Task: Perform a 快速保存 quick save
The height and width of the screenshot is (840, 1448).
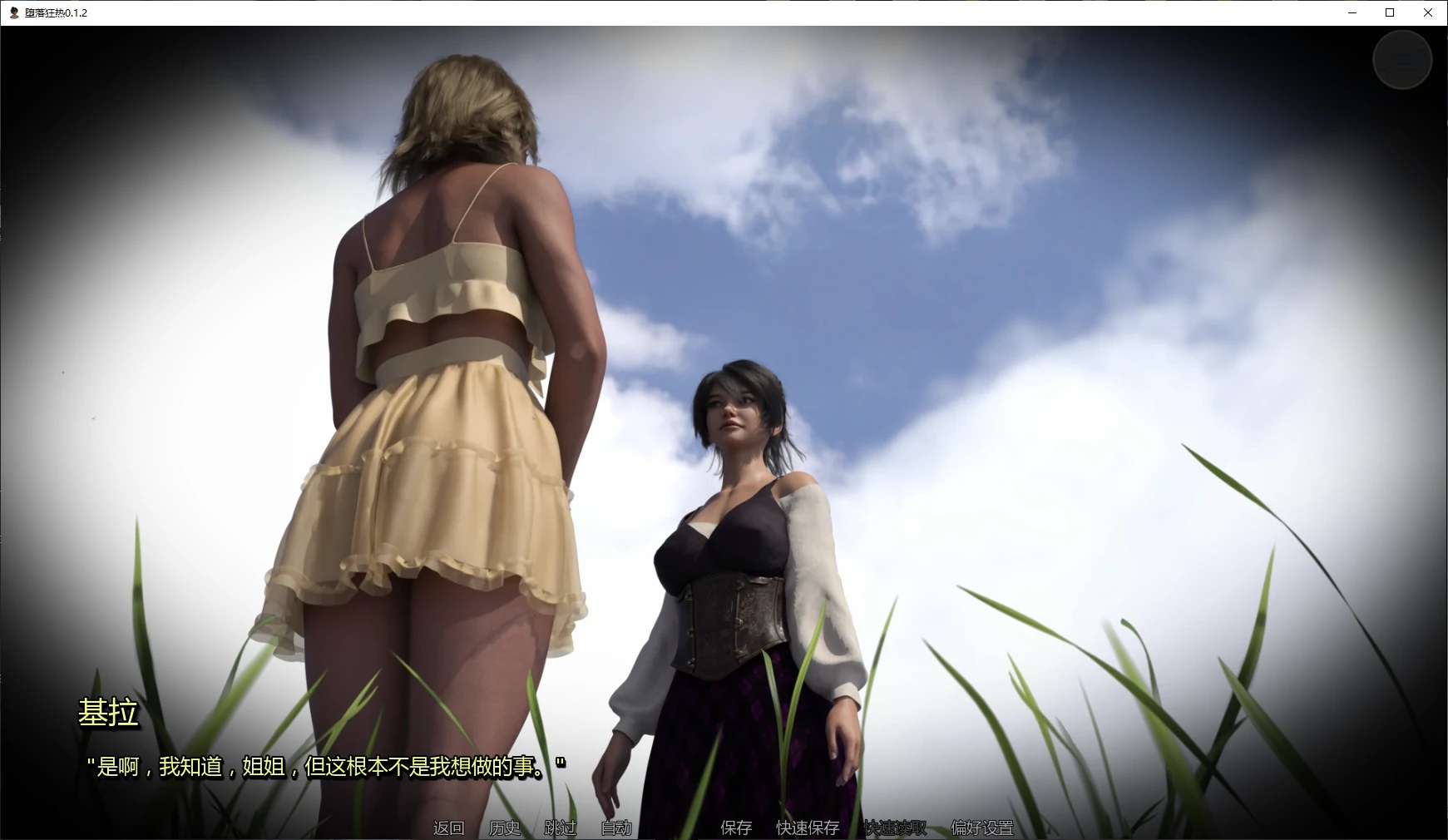Action: (808, 828)
